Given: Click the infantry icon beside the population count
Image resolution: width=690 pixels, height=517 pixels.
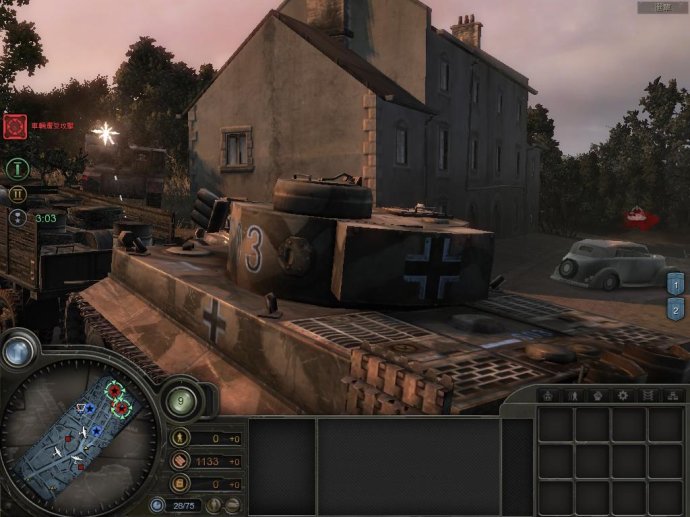Looking at the screenshot, I should [215, 506].
